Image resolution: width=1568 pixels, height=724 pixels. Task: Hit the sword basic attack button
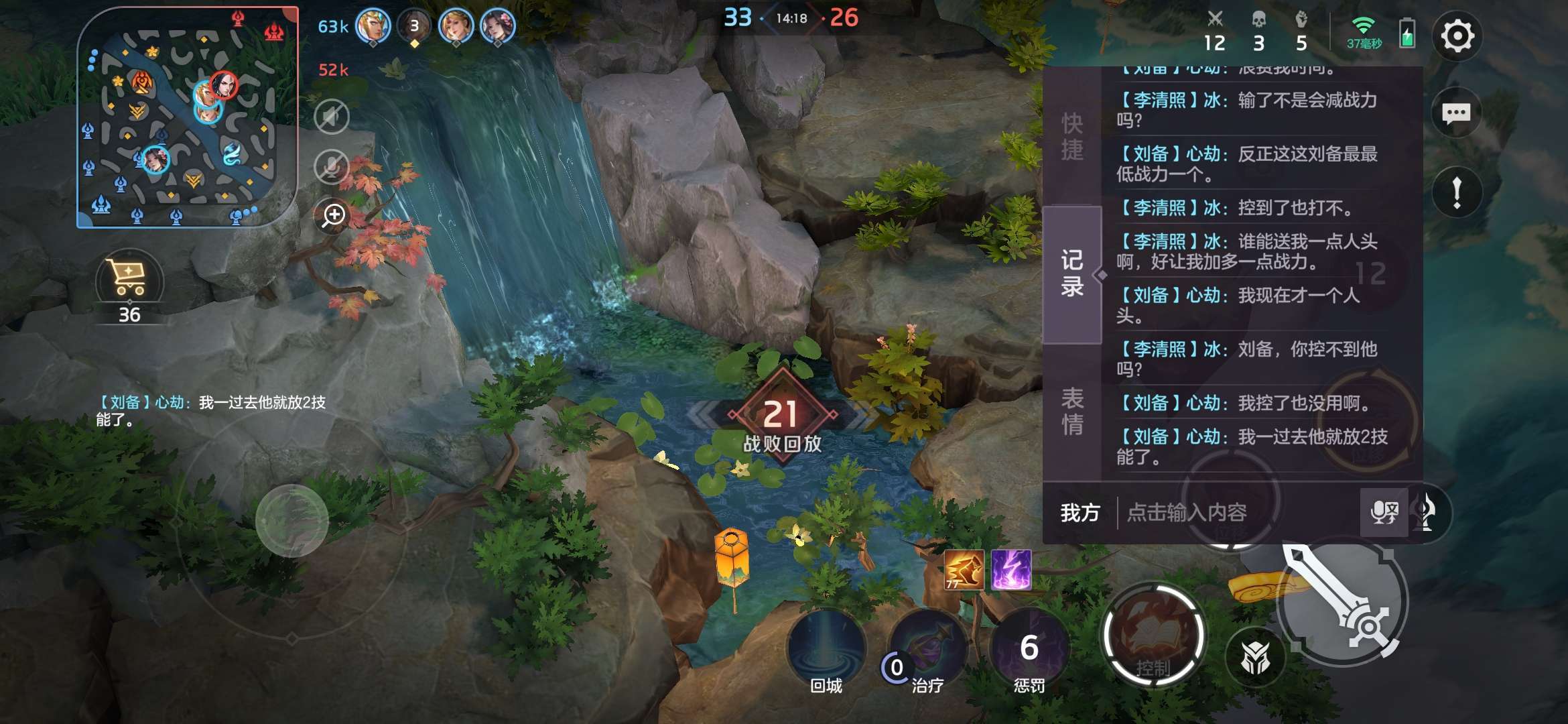tap(1342, 603)
